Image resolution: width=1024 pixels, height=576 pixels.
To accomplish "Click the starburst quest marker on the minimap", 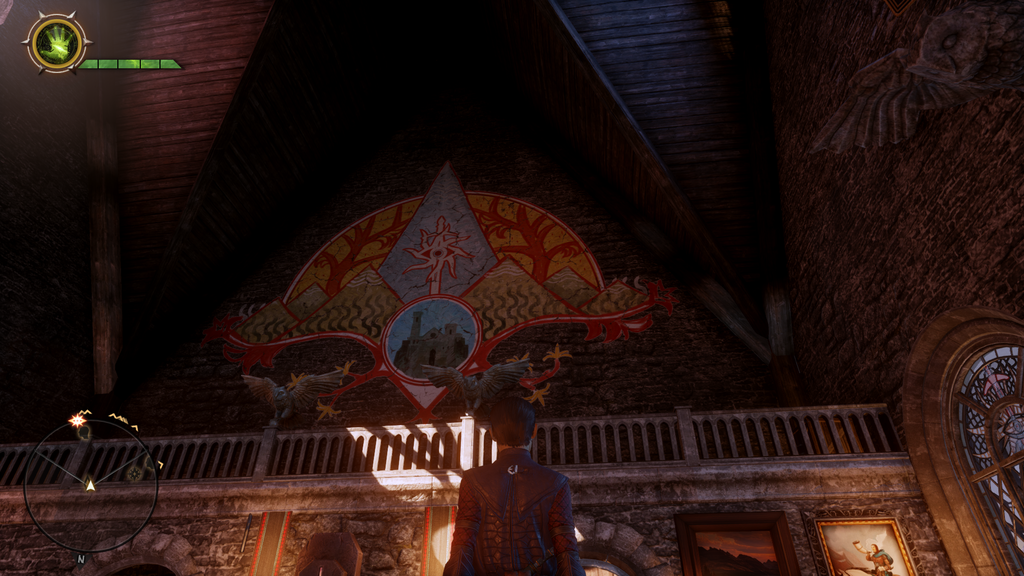I will pos(77,420).
